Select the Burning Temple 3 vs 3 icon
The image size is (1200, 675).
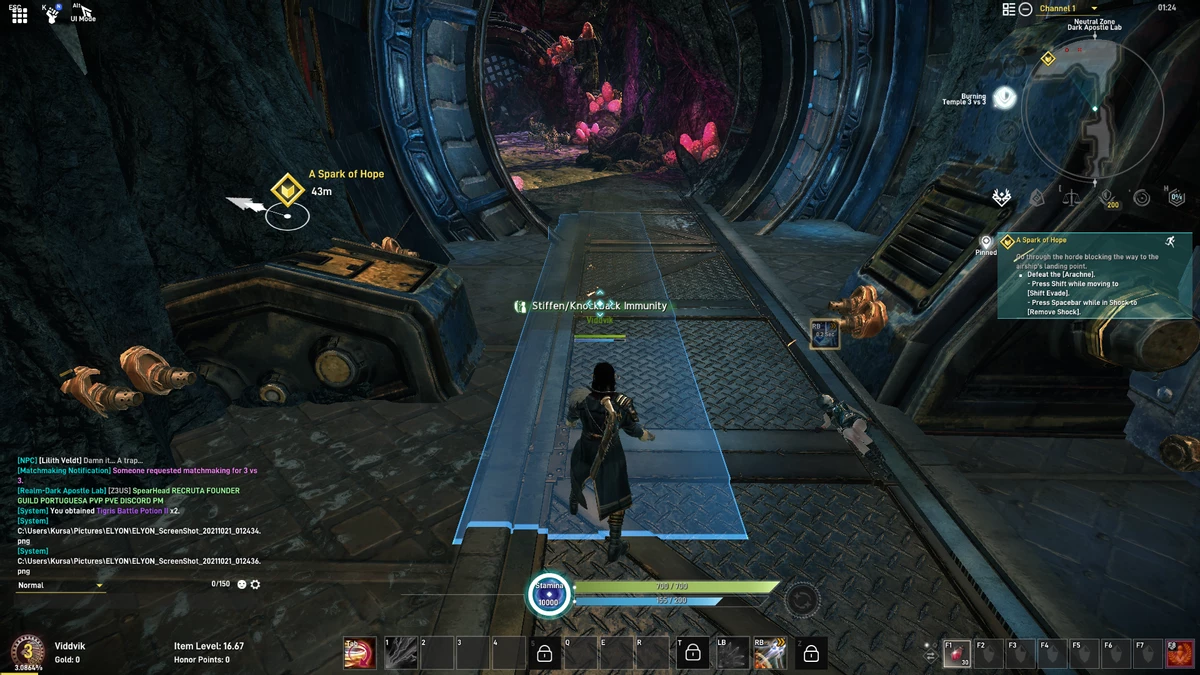(x=1005, y=97)
